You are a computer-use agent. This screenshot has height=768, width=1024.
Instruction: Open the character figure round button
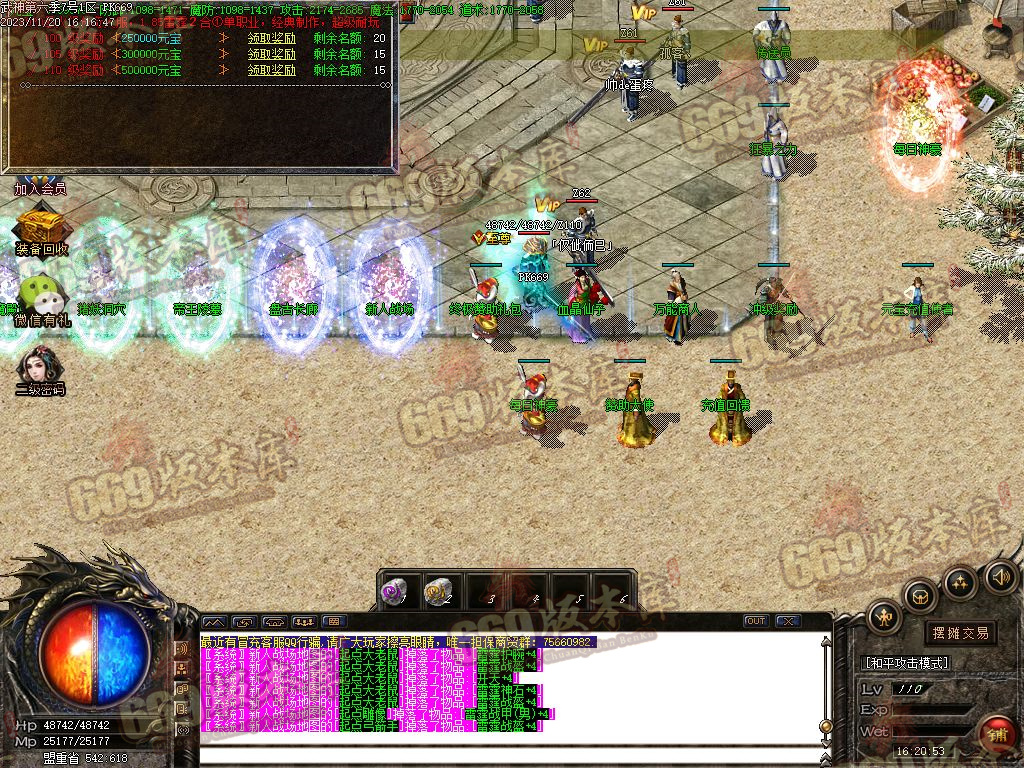tap(884, 617)
